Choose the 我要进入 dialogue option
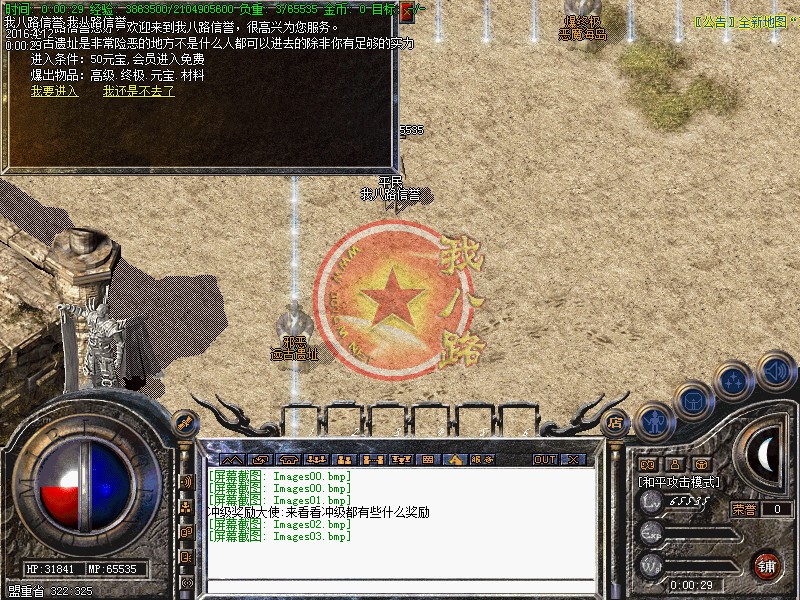 [x=54, y=91]
